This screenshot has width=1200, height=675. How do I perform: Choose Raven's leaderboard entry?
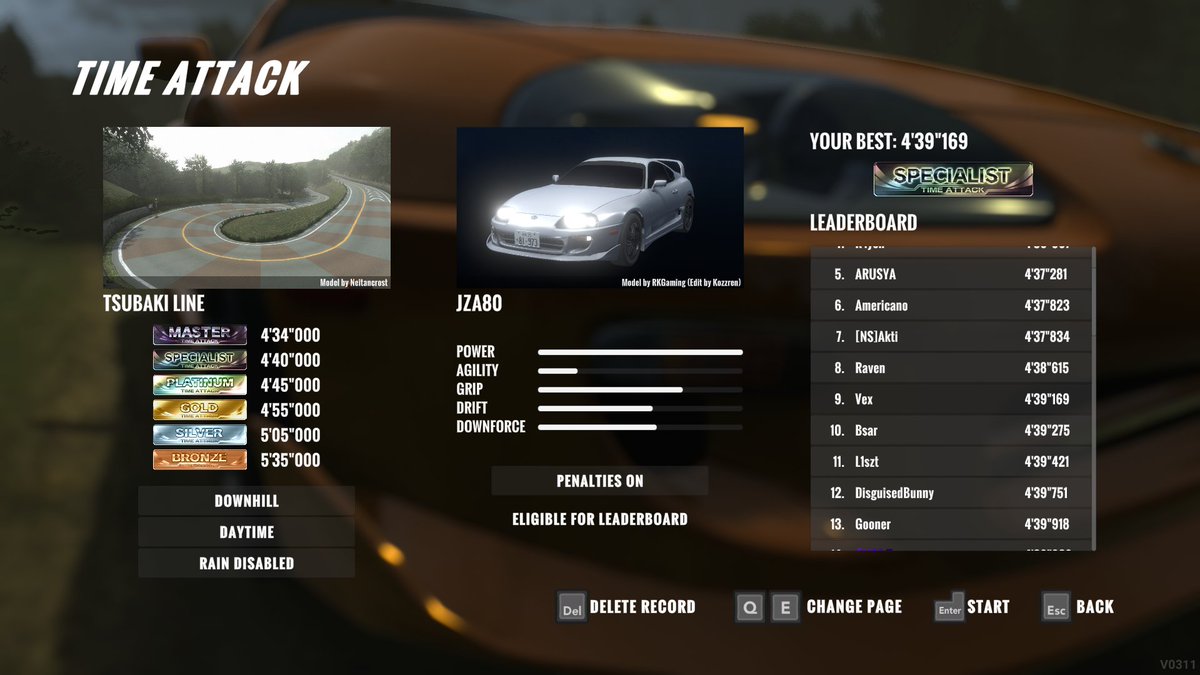click(951, 368)
